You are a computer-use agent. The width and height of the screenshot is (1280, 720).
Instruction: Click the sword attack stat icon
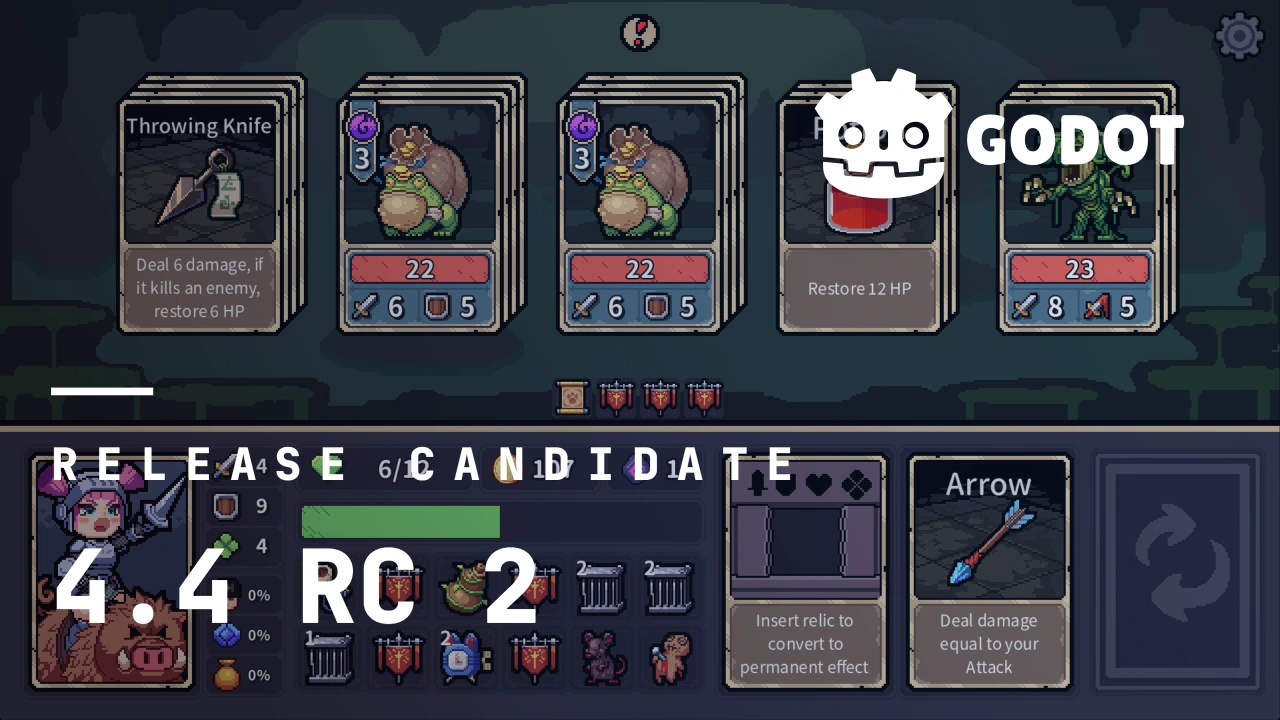point(222,465)
